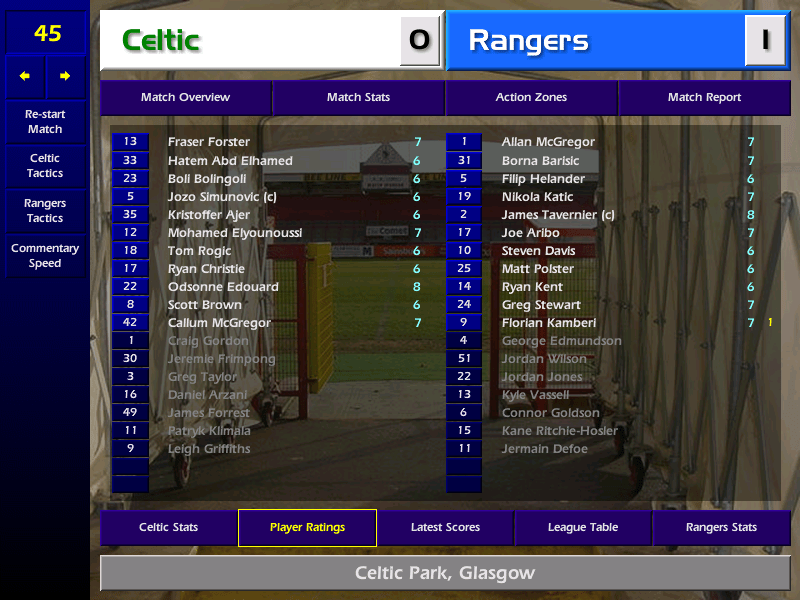View Celtic Stats
Viewport: 800px width, 600px height.
pos(168,527)
